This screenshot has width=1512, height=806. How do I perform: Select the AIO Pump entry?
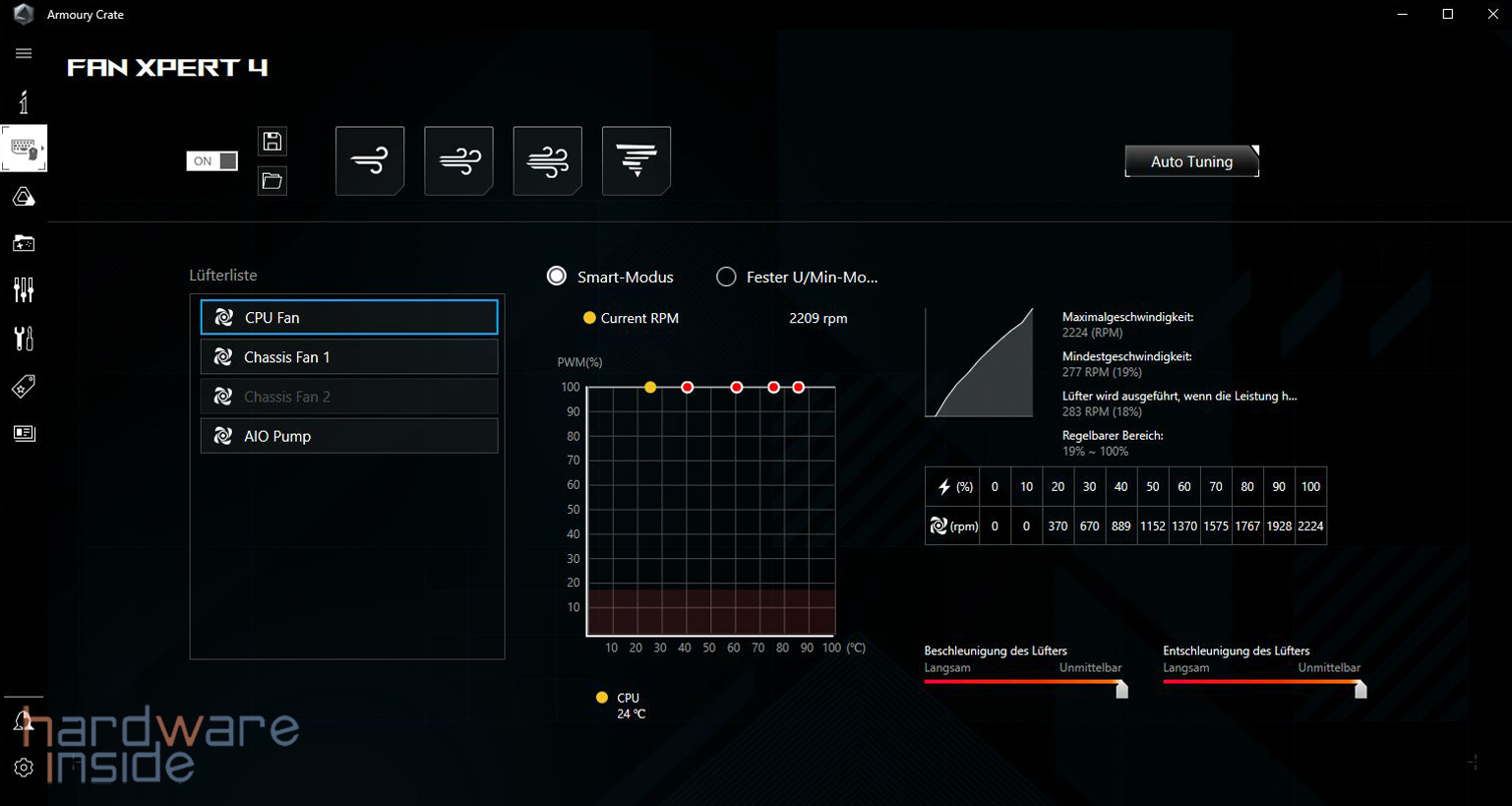[349, 436]
